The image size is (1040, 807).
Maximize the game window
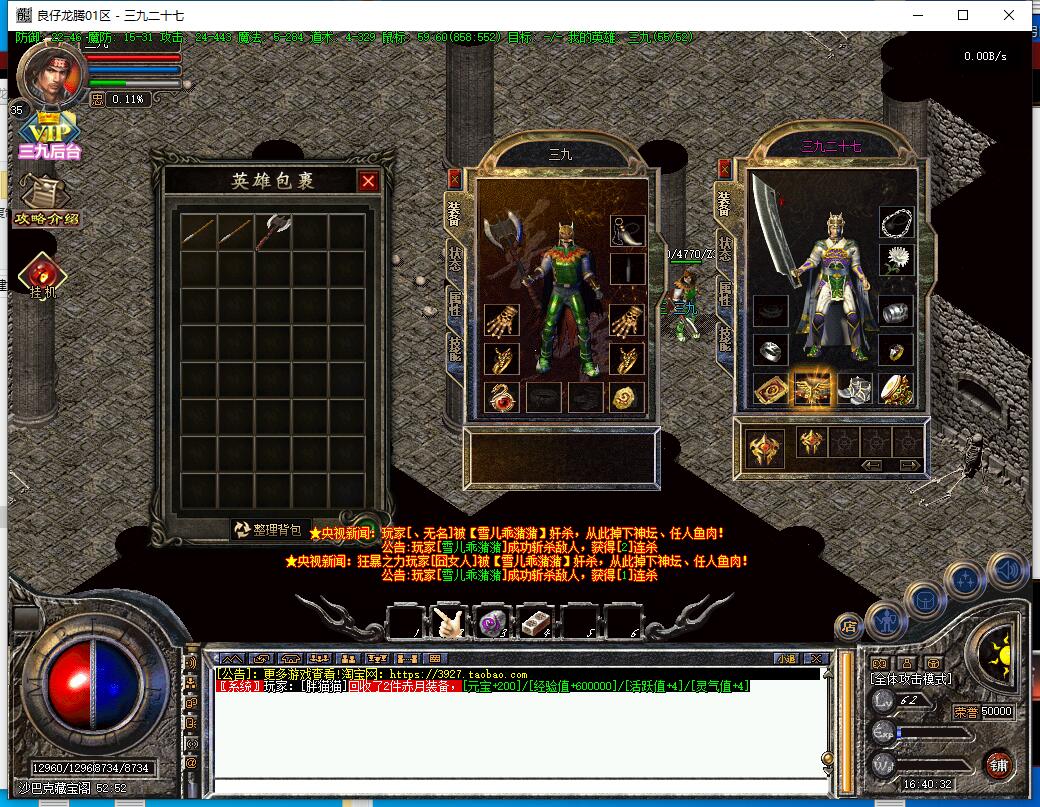(x=963, y=15)
